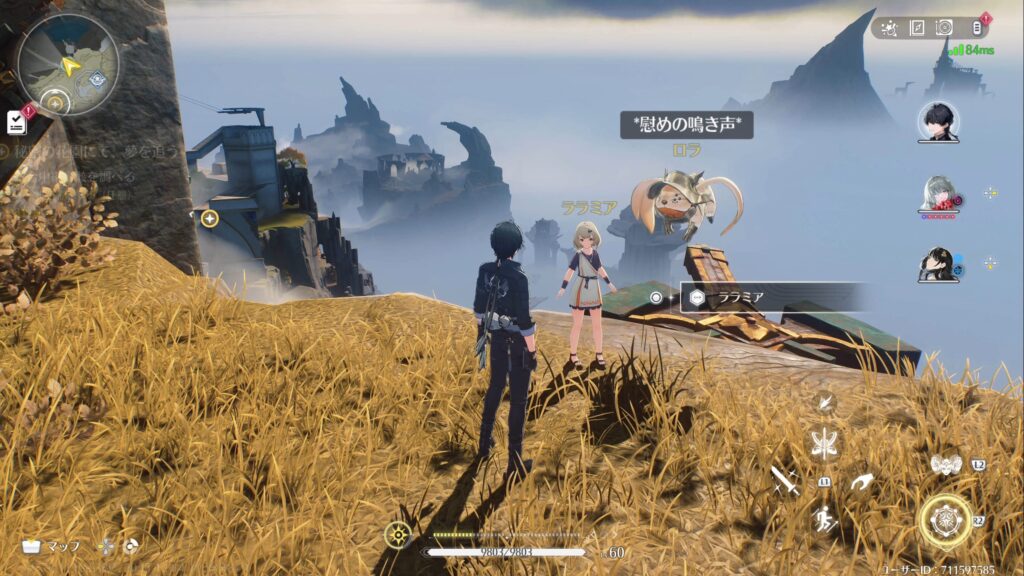This screenshot has height=576, width=1024.
Task: Select the ララミア interaction prompt
Action: (772, 297)
